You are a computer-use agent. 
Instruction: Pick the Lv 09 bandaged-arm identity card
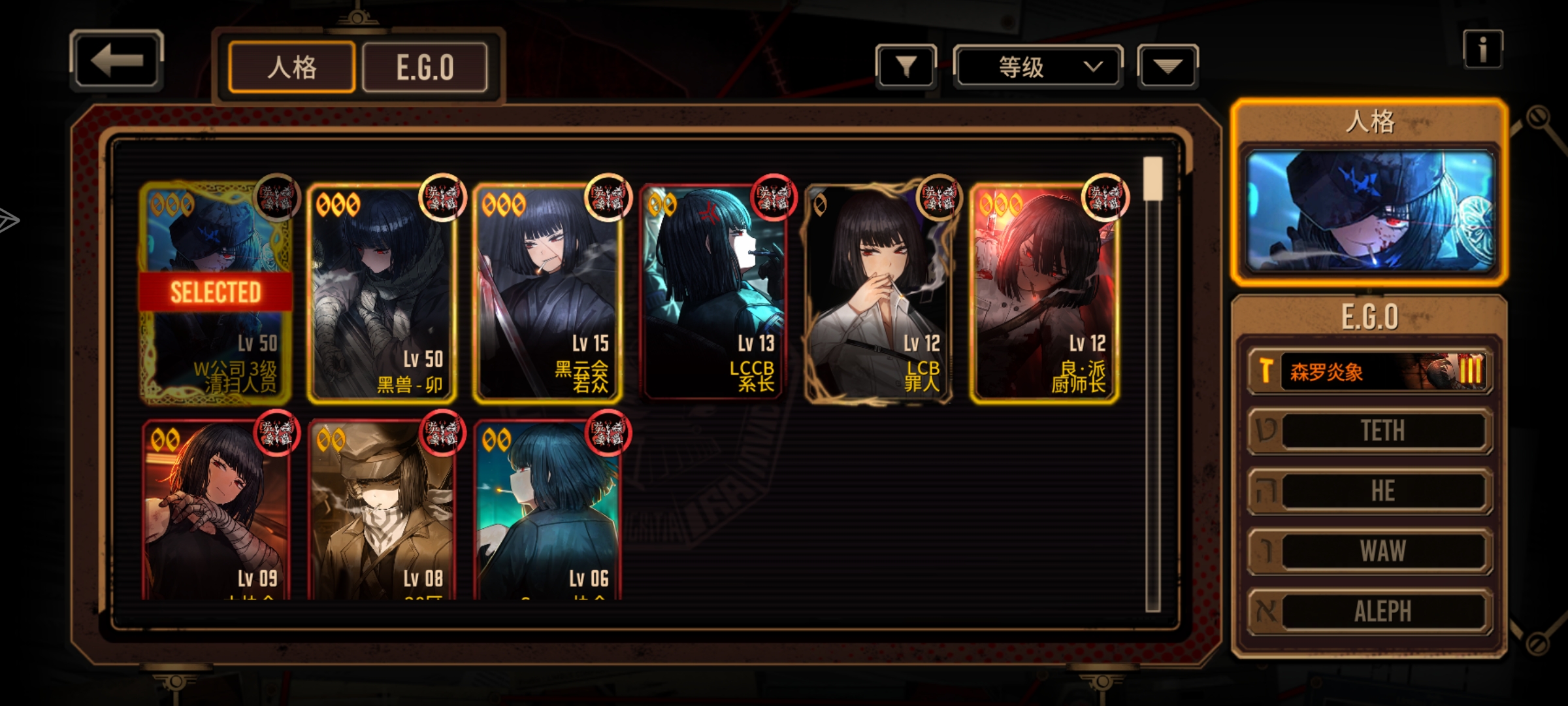216,510
